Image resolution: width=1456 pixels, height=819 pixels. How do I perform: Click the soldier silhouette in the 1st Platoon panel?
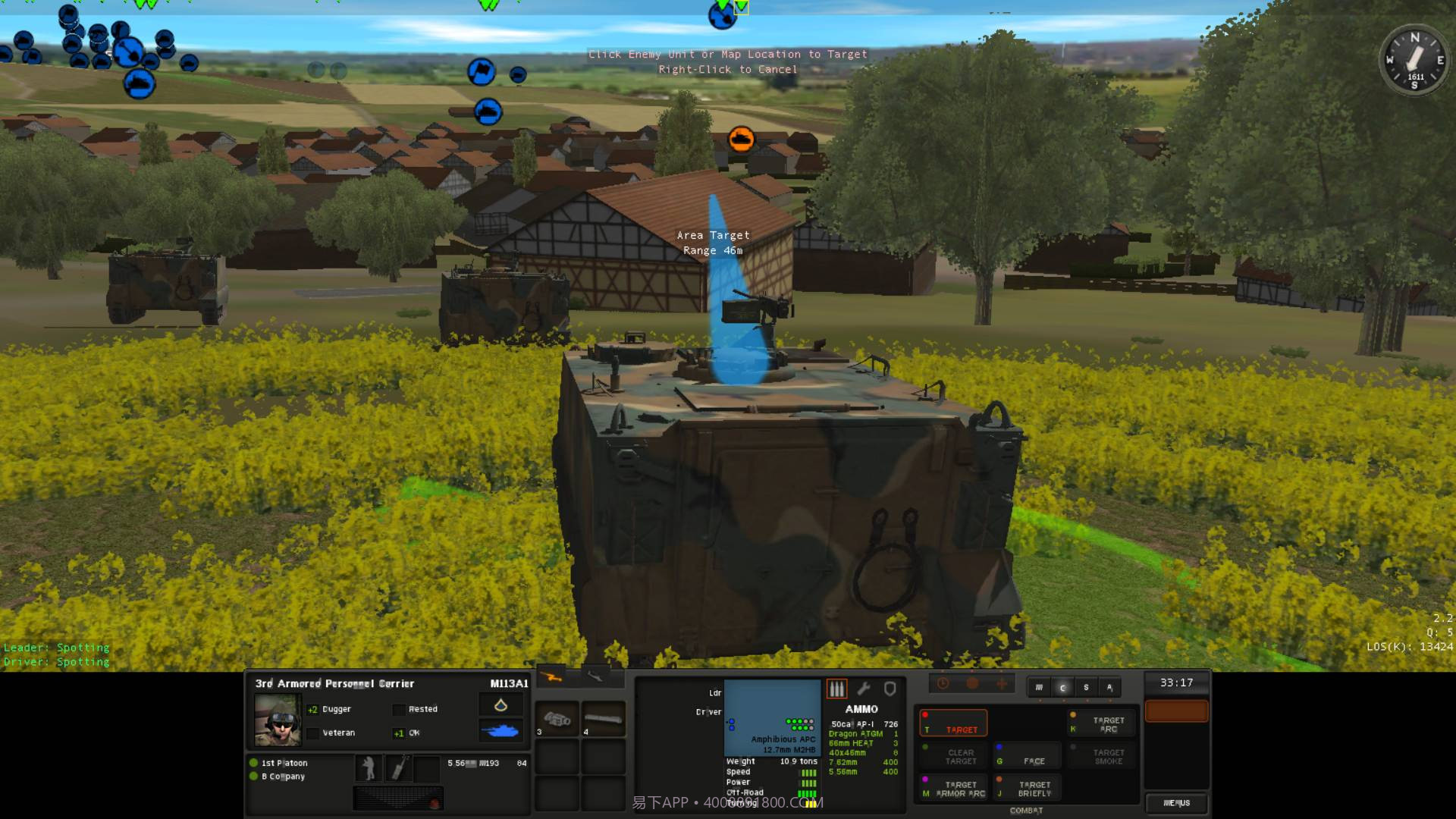[369, 768]
